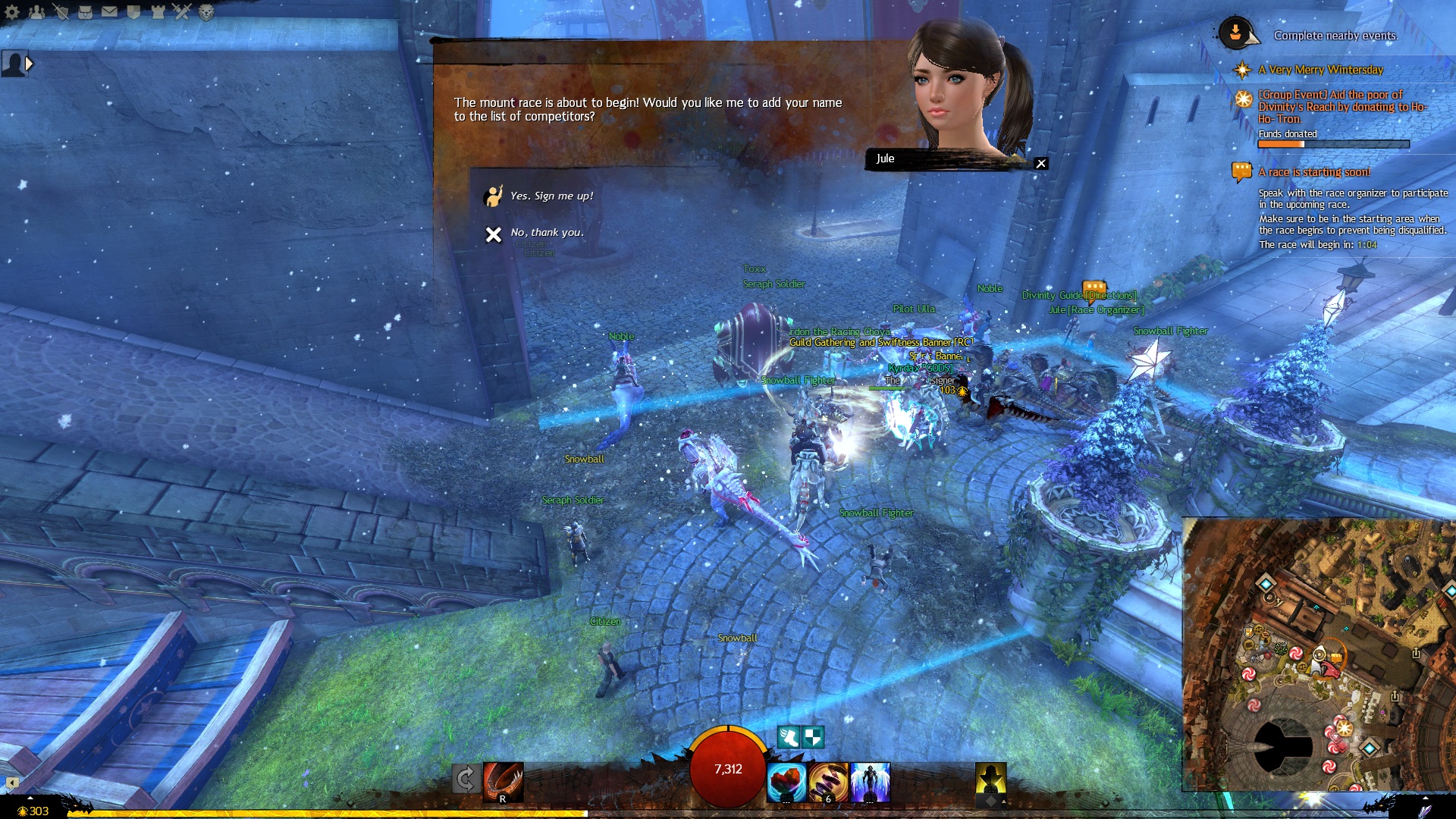1456x819 pixels.
Task: Open the guild shield icon
Action: tap(133, 11)
